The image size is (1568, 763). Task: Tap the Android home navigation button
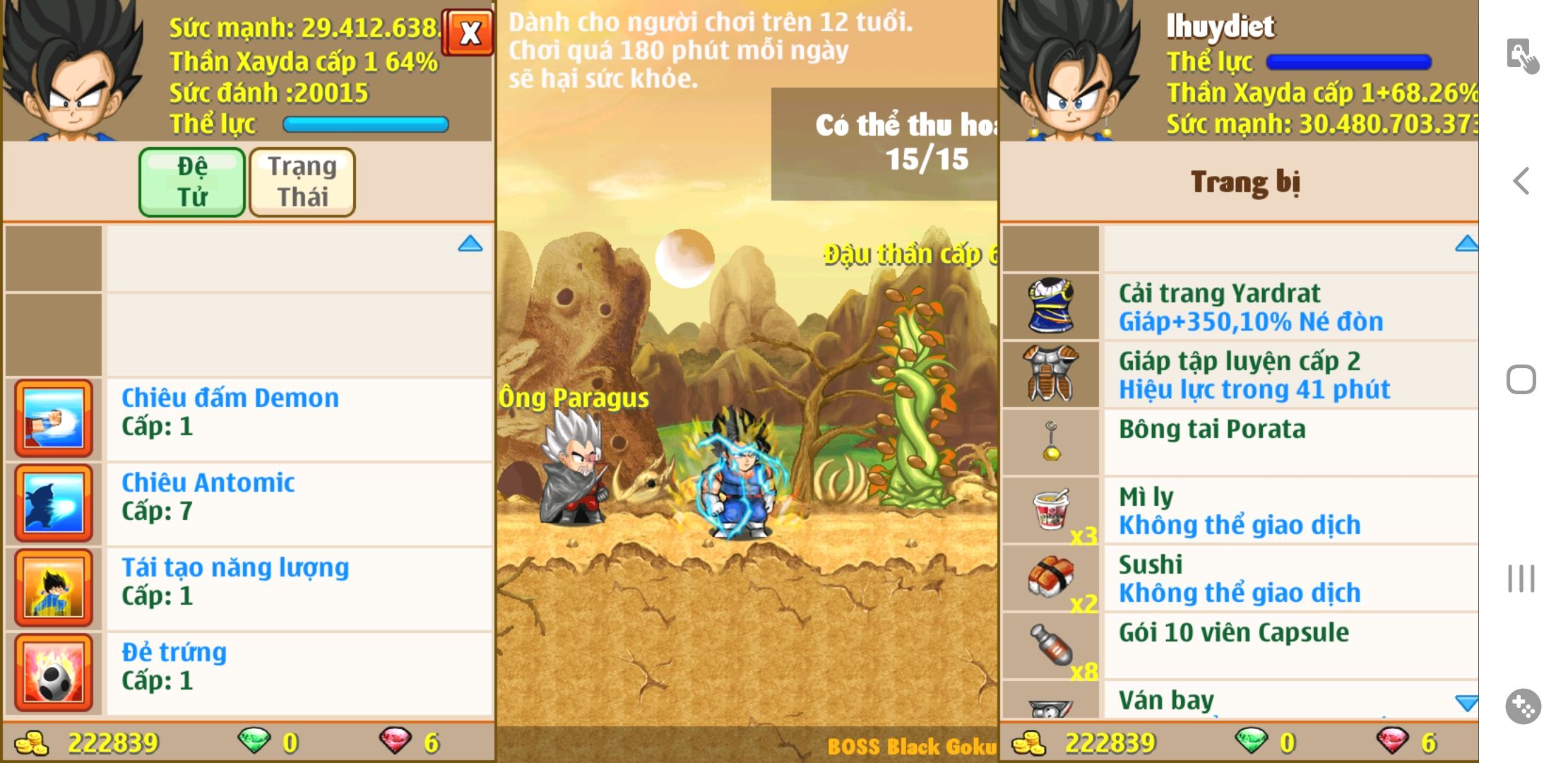pos(1521,380)
